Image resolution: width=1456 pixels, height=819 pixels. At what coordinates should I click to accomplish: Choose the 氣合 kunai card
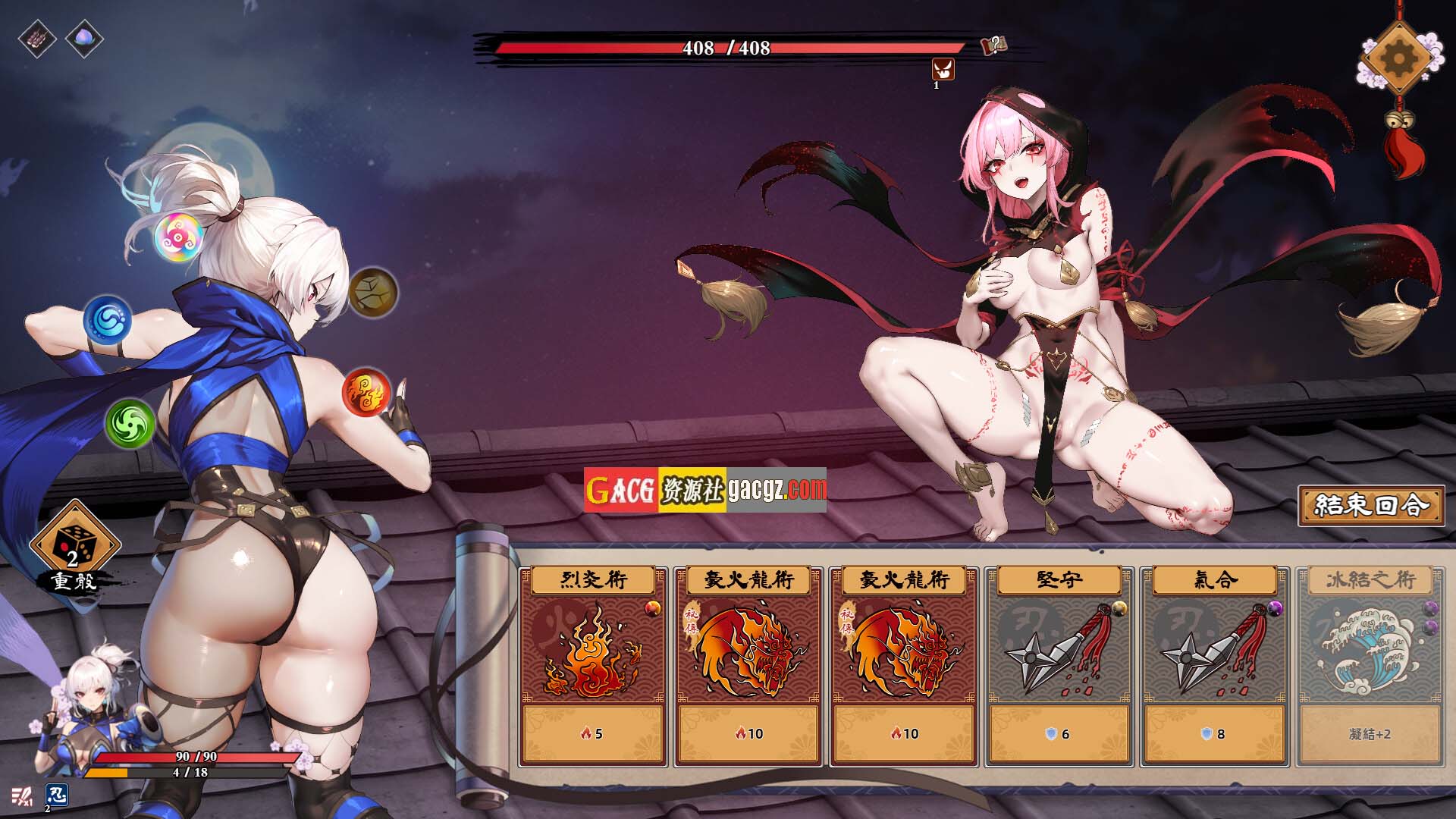pyautogui.click(x=1214, y=666)
